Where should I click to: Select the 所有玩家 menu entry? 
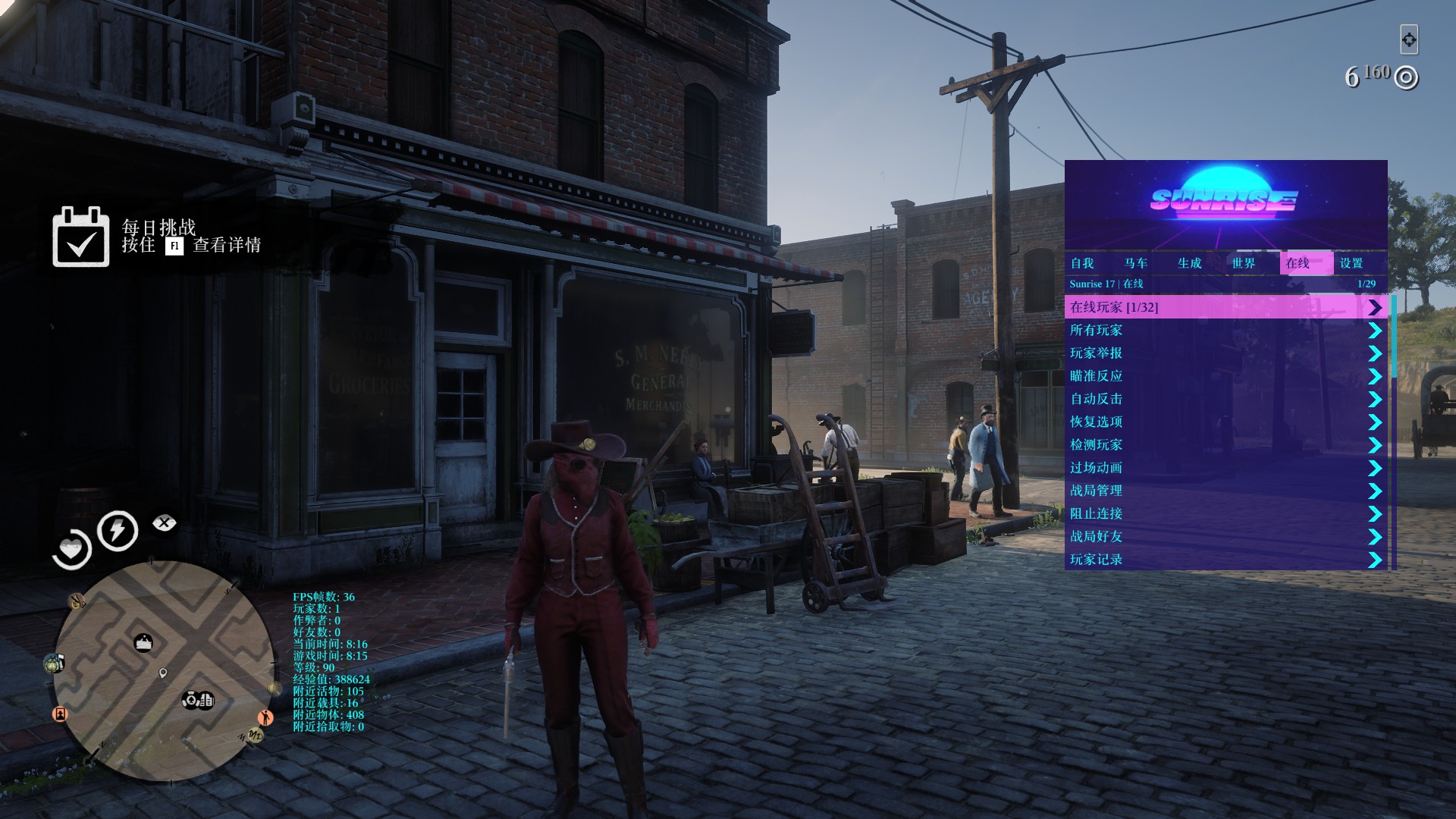pos(1096,331)
